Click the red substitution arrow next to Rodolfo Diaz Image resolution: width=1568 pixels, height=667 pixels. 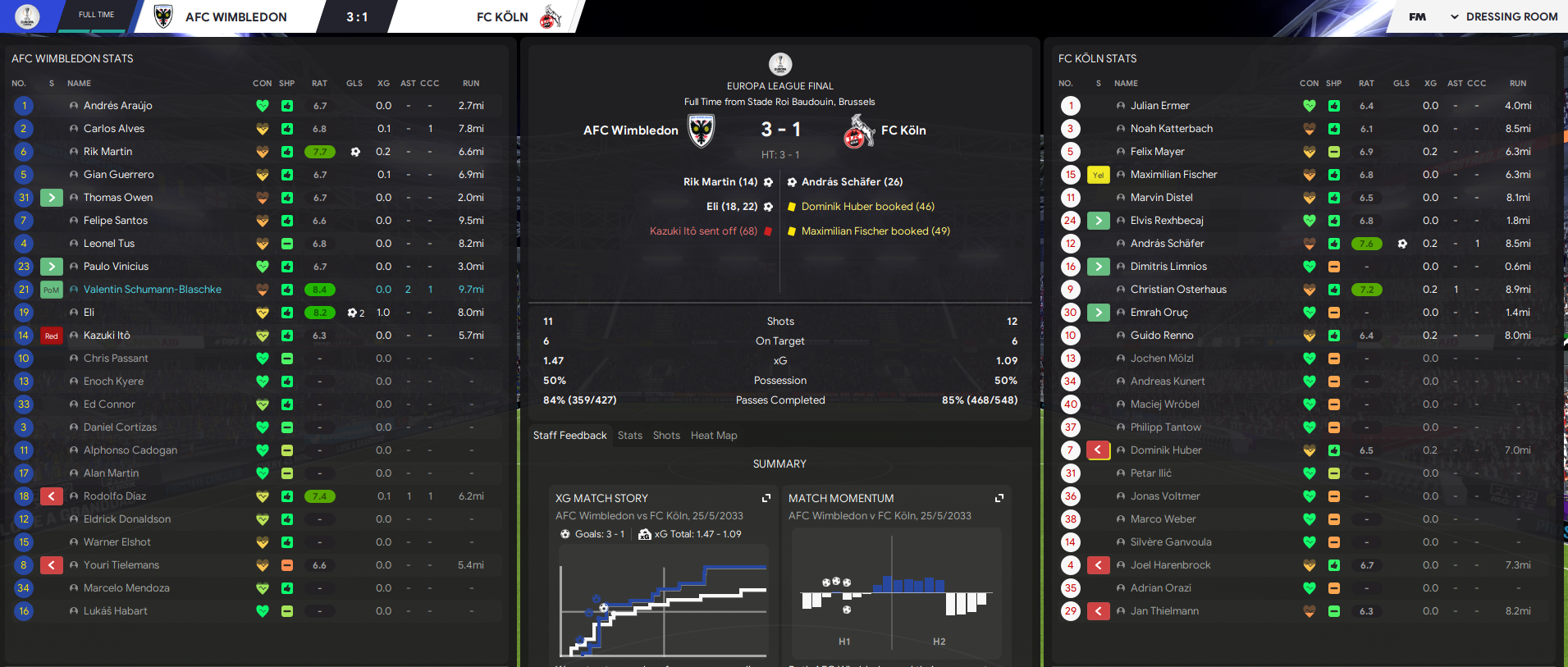coord(51,496)
